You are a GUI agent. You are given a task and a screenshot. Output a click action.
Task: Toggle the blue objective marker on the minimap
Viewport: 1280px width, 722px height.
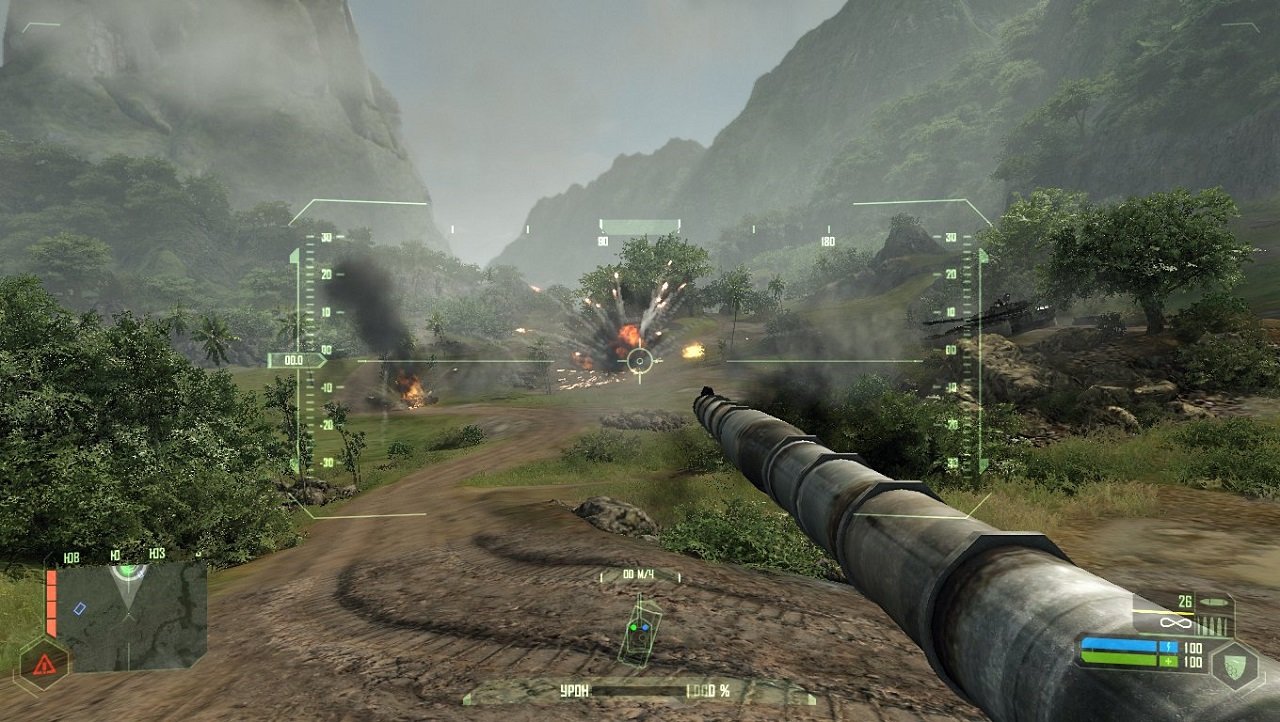(x=79, y=608)
